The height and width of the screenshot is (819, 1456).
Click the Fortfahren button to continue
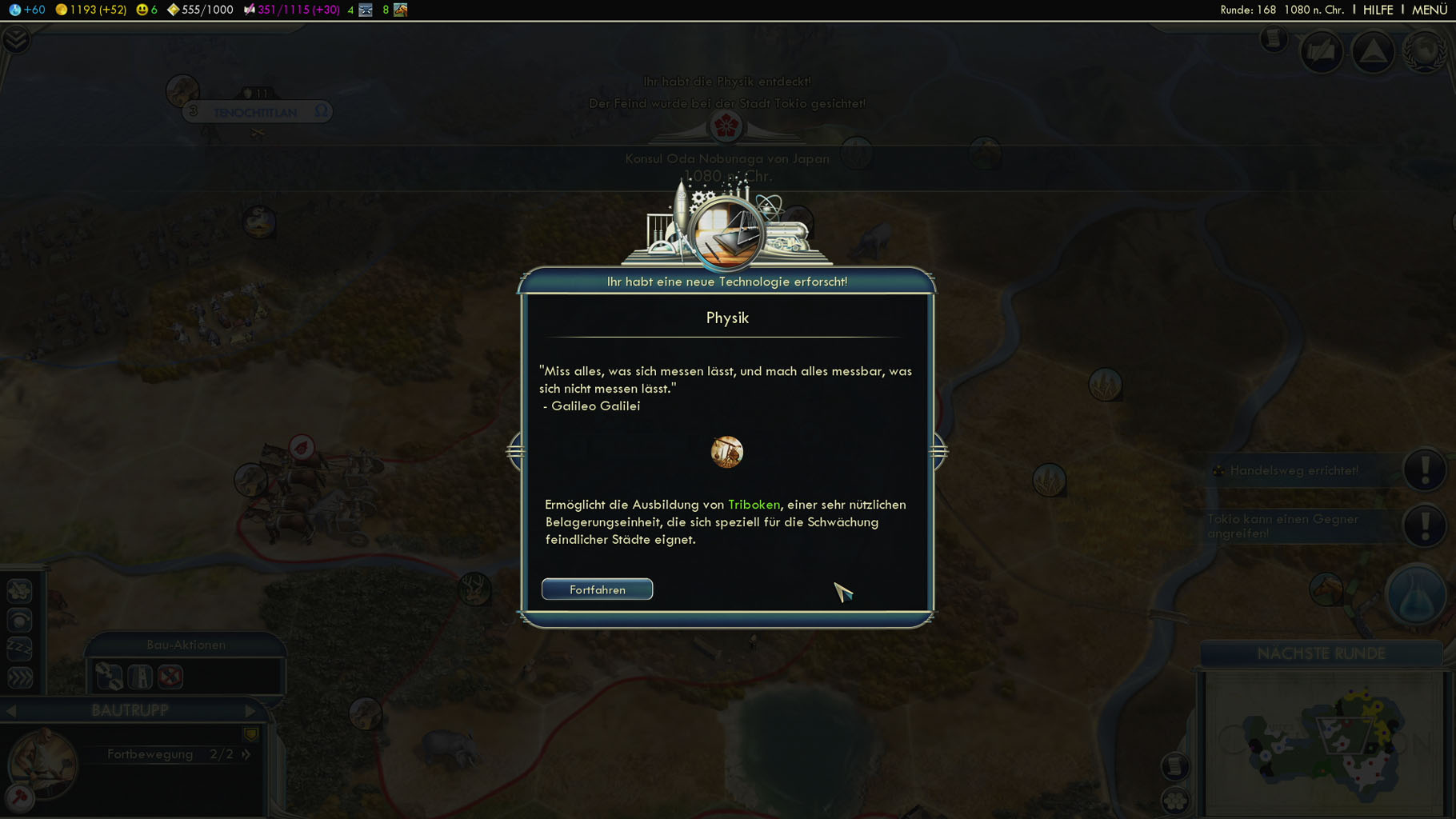[x=597, y=589]
